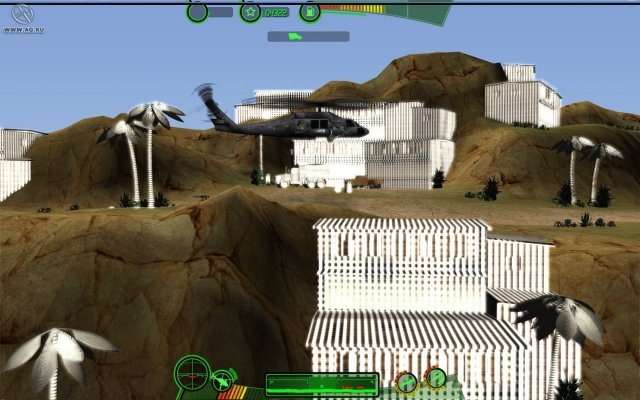The width and height of the screenshot is (640, 400).
Task: Click the green truck objective indicator
Action: (295, 37)
